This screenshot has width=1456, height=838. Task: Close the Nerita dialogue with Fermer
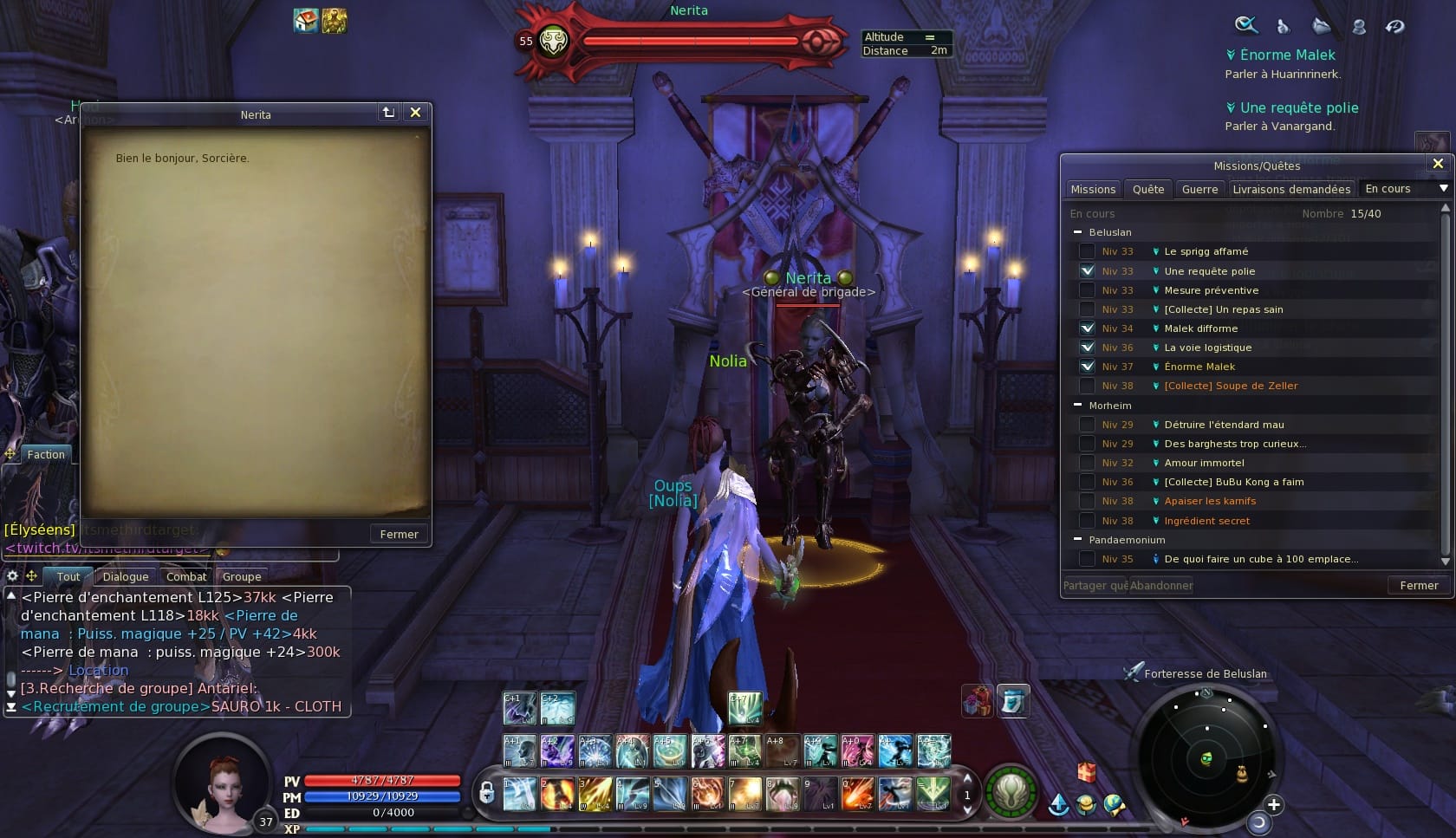coord(399,534)
